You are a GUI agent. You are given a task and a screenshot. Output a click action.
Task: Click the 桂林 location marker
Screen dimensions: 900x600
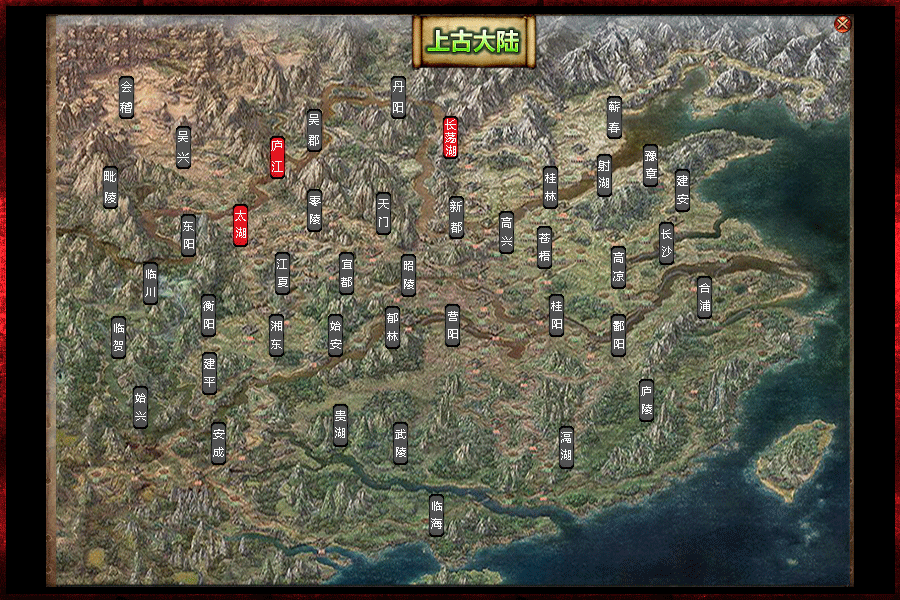click(550, 187)
